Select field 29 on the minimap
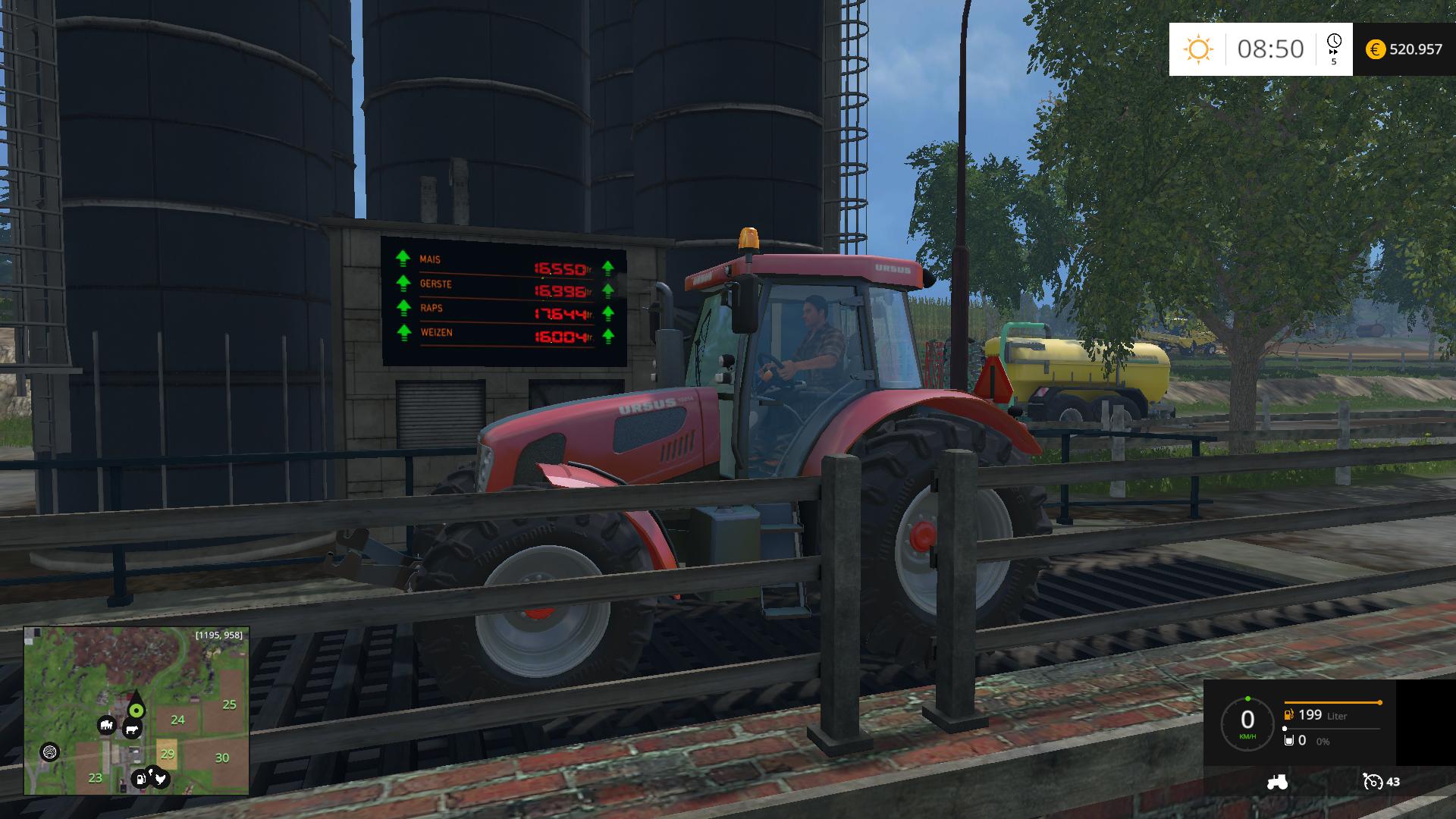The height and width of the screenshot is (819, 1456). (168, 753)
